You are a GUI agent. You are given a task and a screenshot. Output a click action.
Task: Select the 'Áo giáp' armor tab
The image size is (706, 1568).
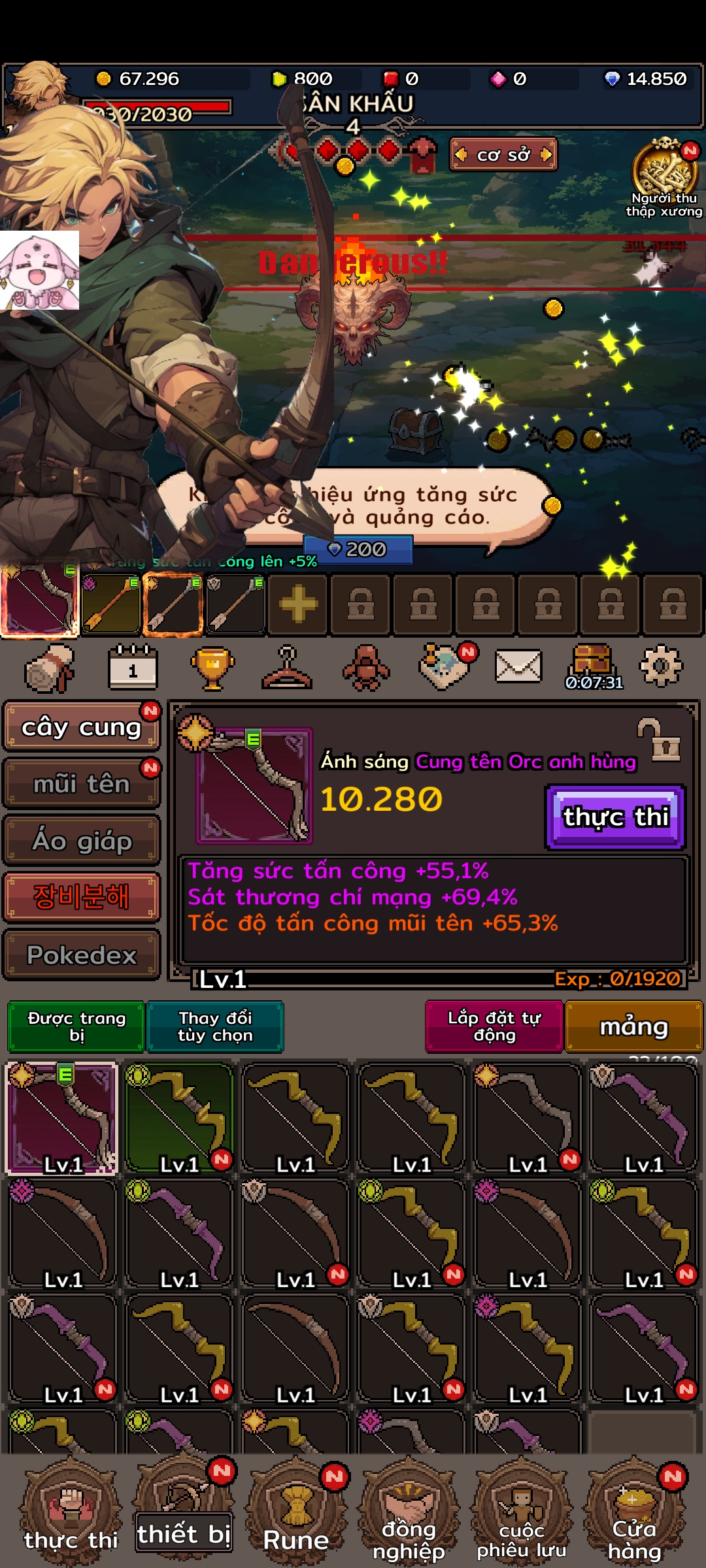(x=81, y=840)
